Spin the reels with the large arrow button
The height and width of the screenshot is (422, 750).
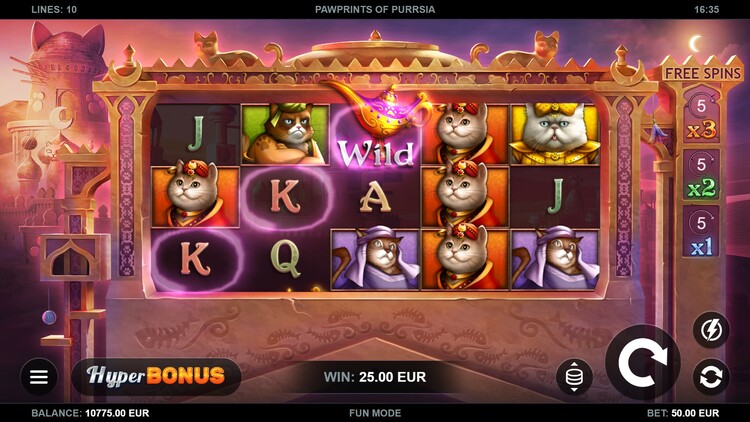click(642, 363)
